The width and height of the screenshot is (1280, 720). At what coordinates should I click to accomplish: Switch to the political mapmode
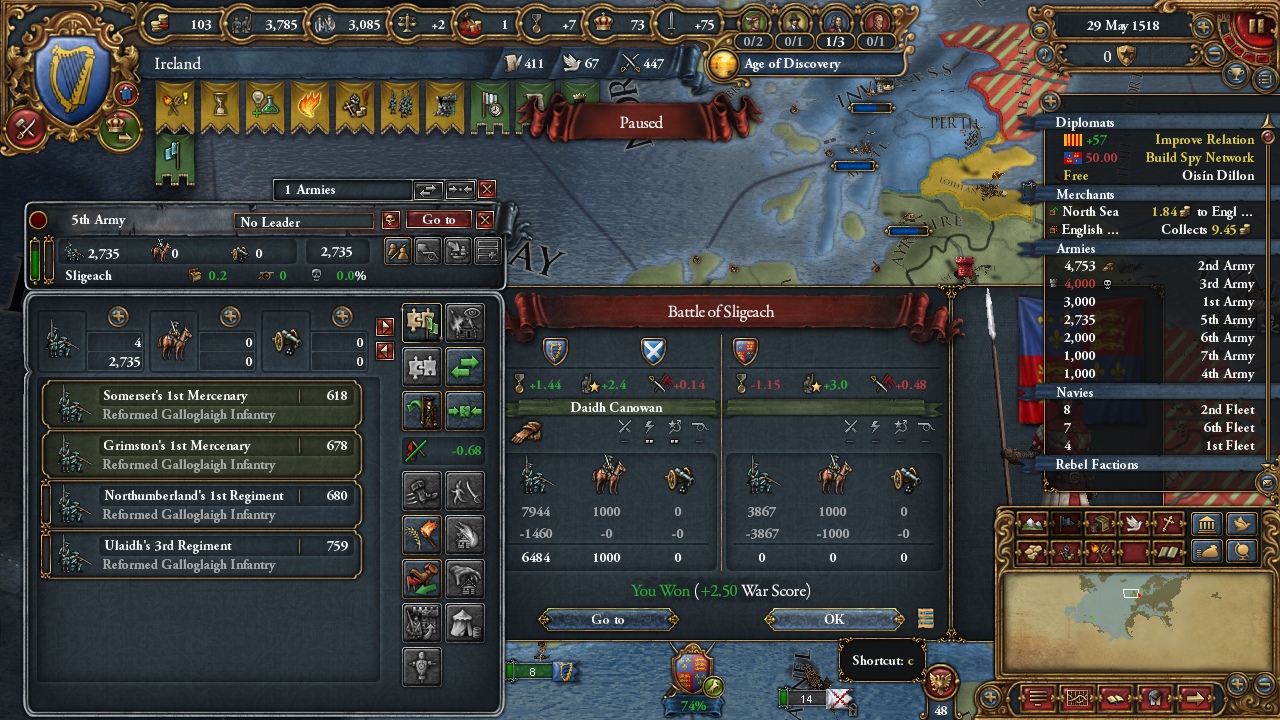[1065, 523]
